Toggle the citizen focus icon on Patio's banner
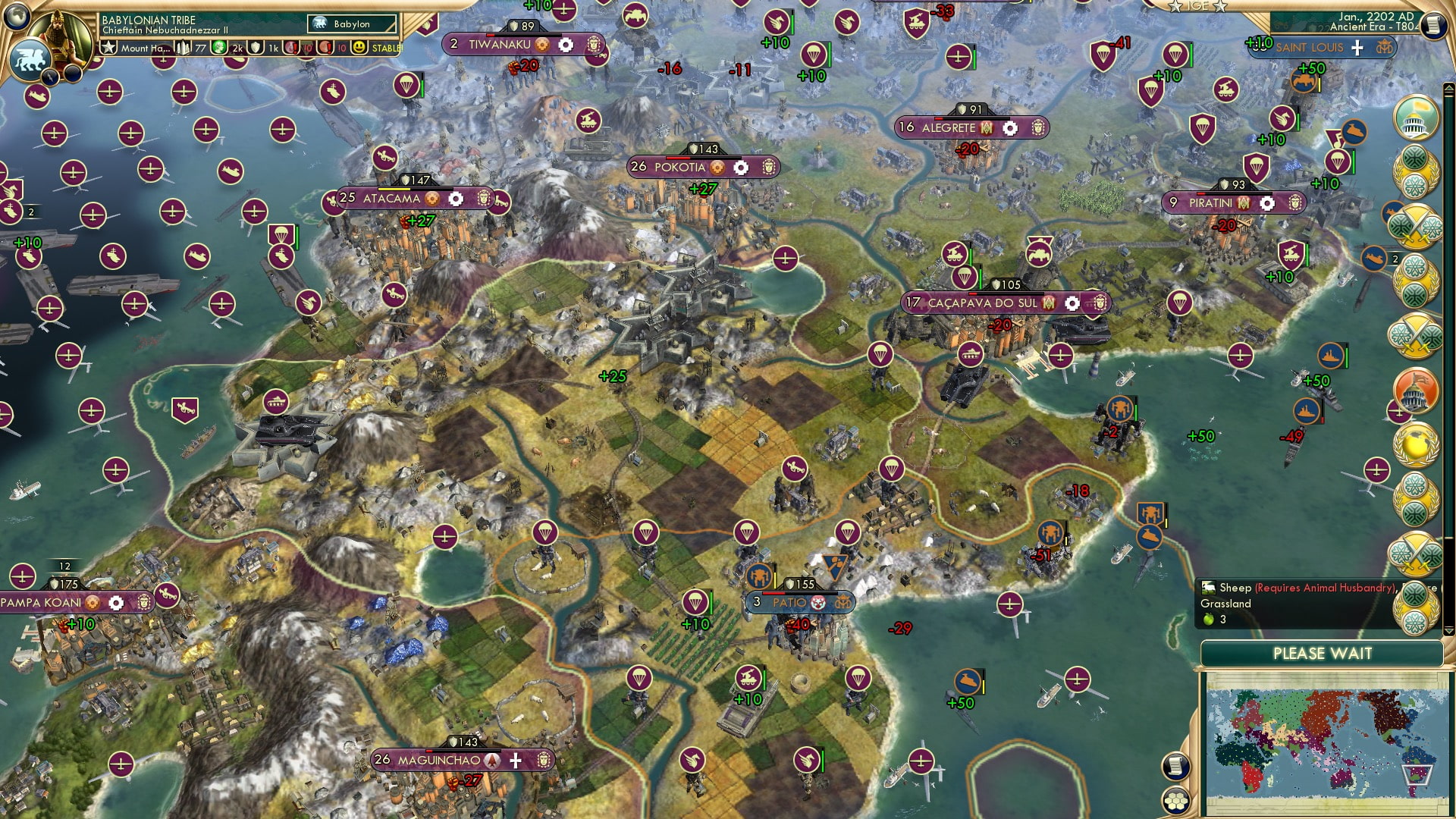Image resolution: width=1456 pixels, height=819 pixels. coord(818,604)
